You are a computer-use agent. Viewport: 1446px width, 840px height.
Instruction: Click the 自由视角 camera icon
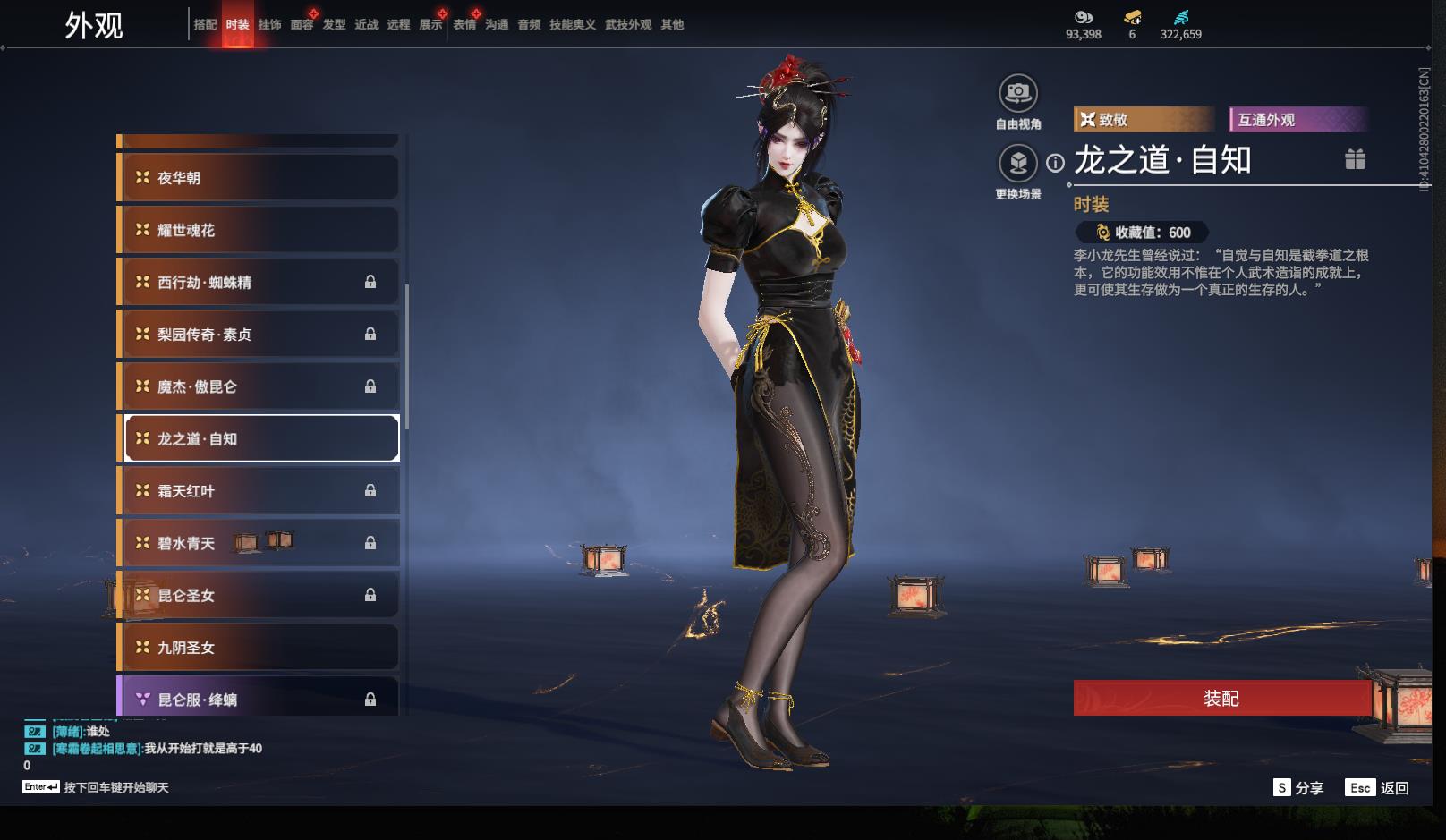point(1018,93)
